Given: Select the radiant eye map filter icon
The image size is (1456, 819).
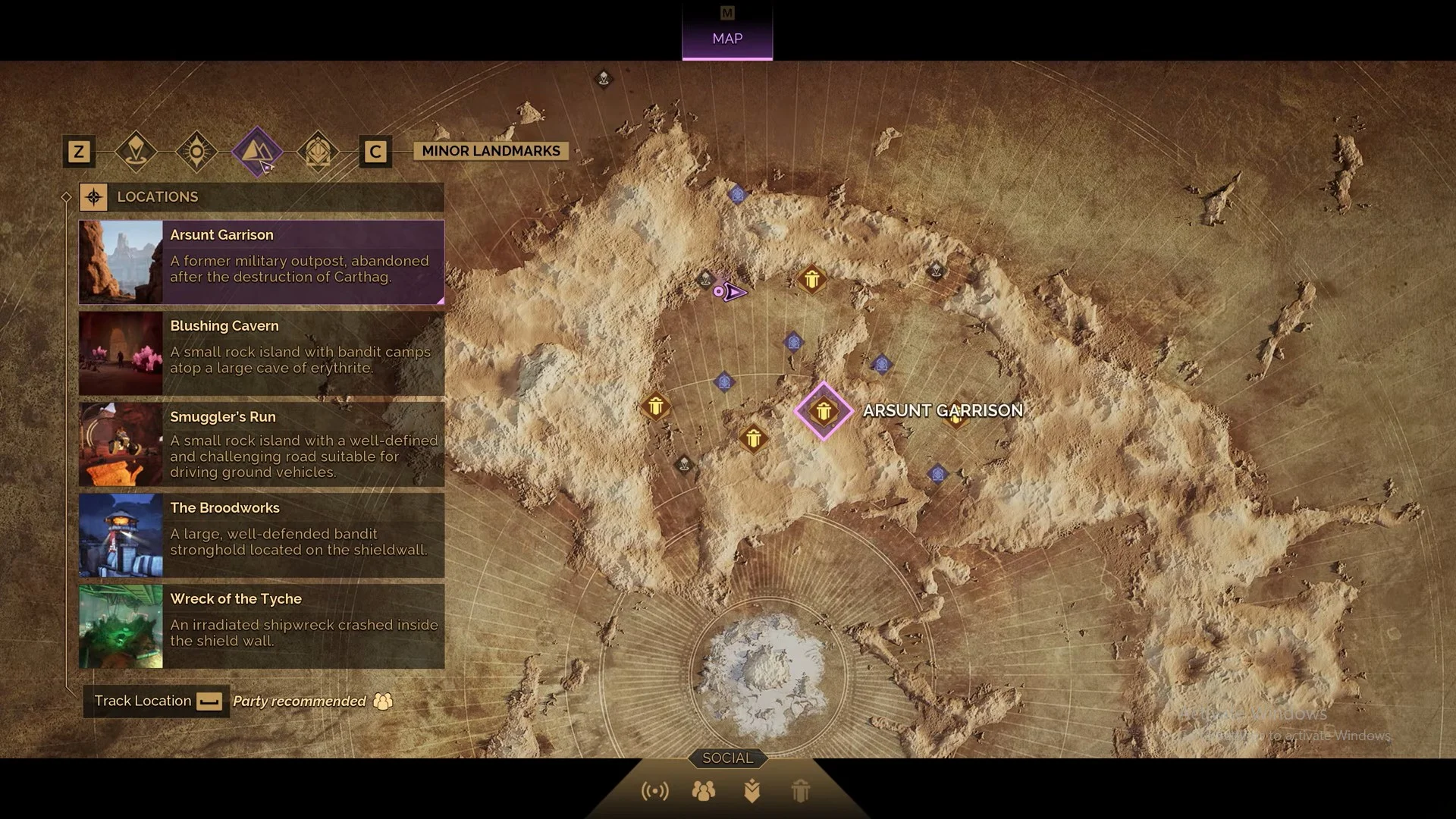Looking at the screenshot, I should 196,152.
